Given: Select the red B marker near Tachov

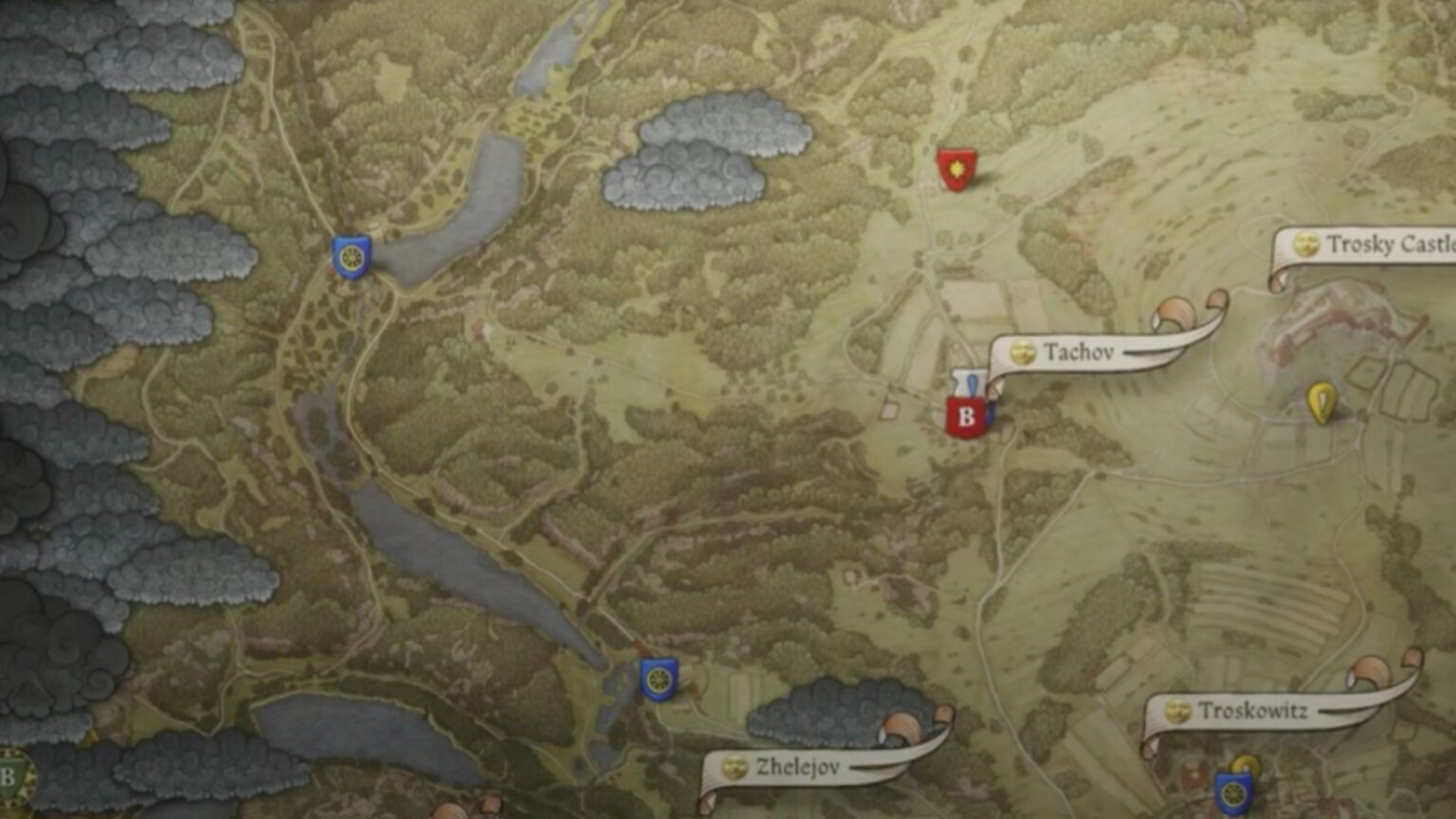Looking at the screenshot, I should [966, 414].
